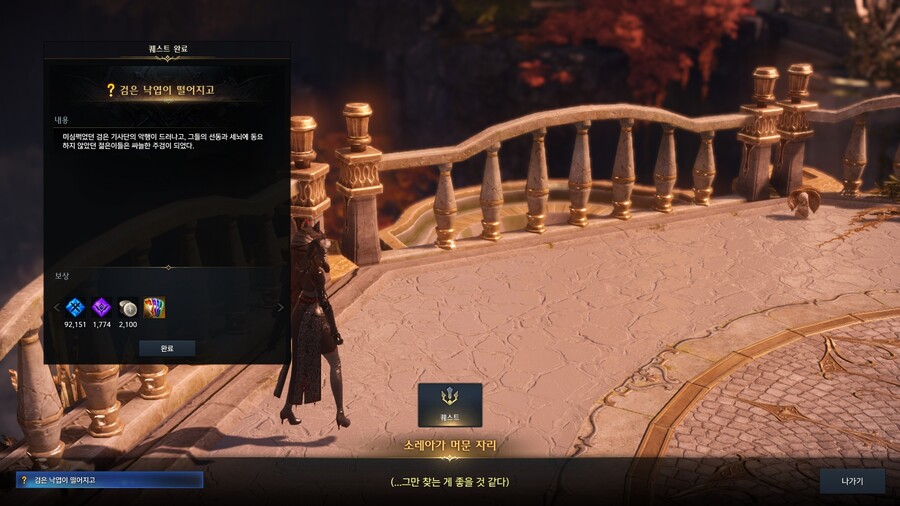
Task: Show next rewards with the right arrow
Action: (x=280, y=308)
